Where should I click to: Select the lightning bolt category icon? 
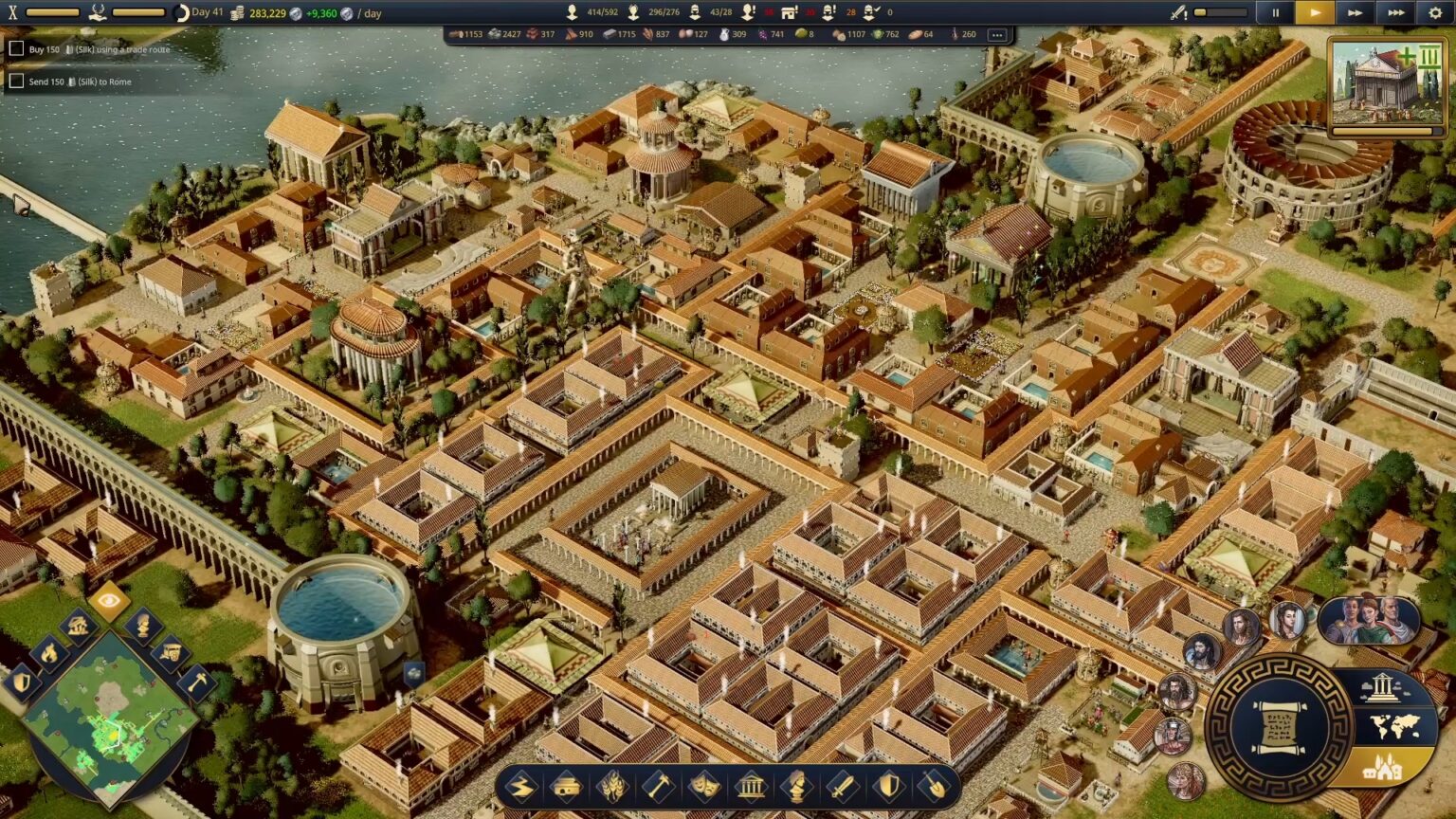(x=523, y=787)
